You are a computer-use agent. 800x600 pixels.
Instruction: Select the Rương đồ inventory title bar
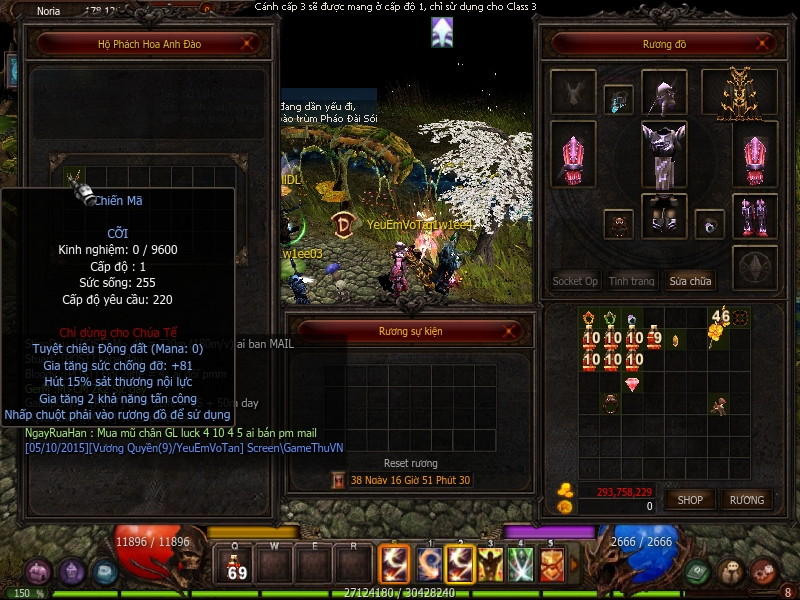coord(664,44)
